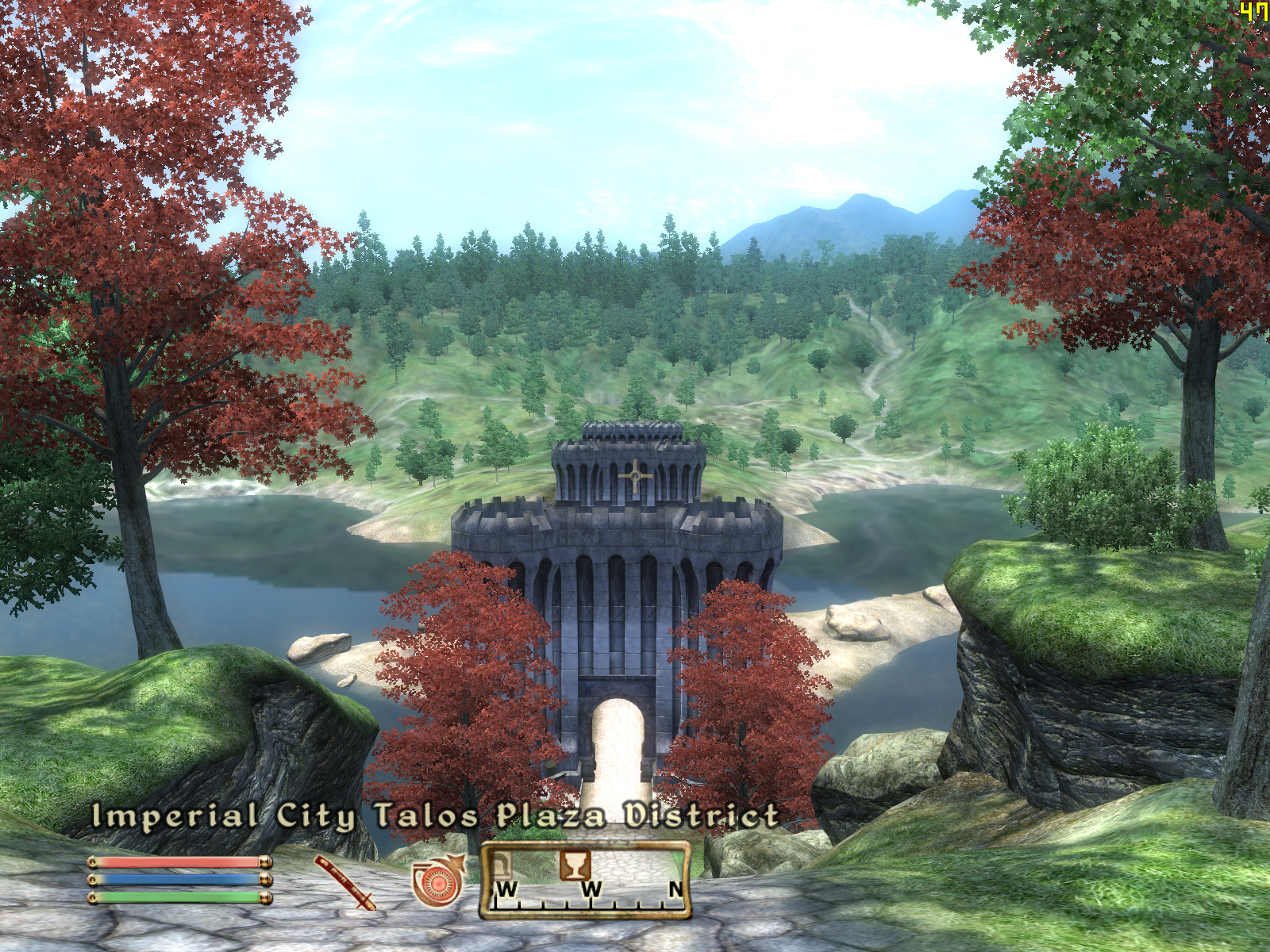The height and width of the screenshot is (952, 1270).
Task: Select the equipped sword weapon icon
Action: click(344, 882)
